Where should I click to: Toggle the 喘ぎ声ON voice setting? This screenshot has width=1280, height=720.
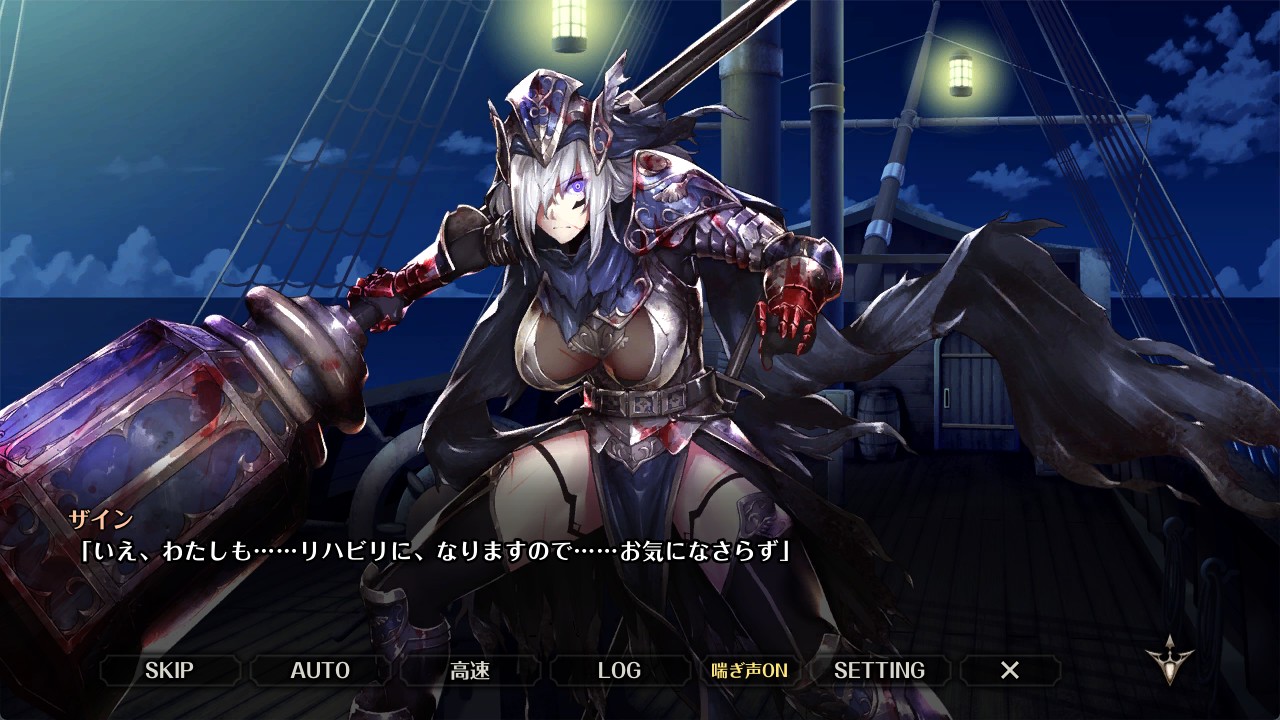pyautogui.click(x=749, y=670)
